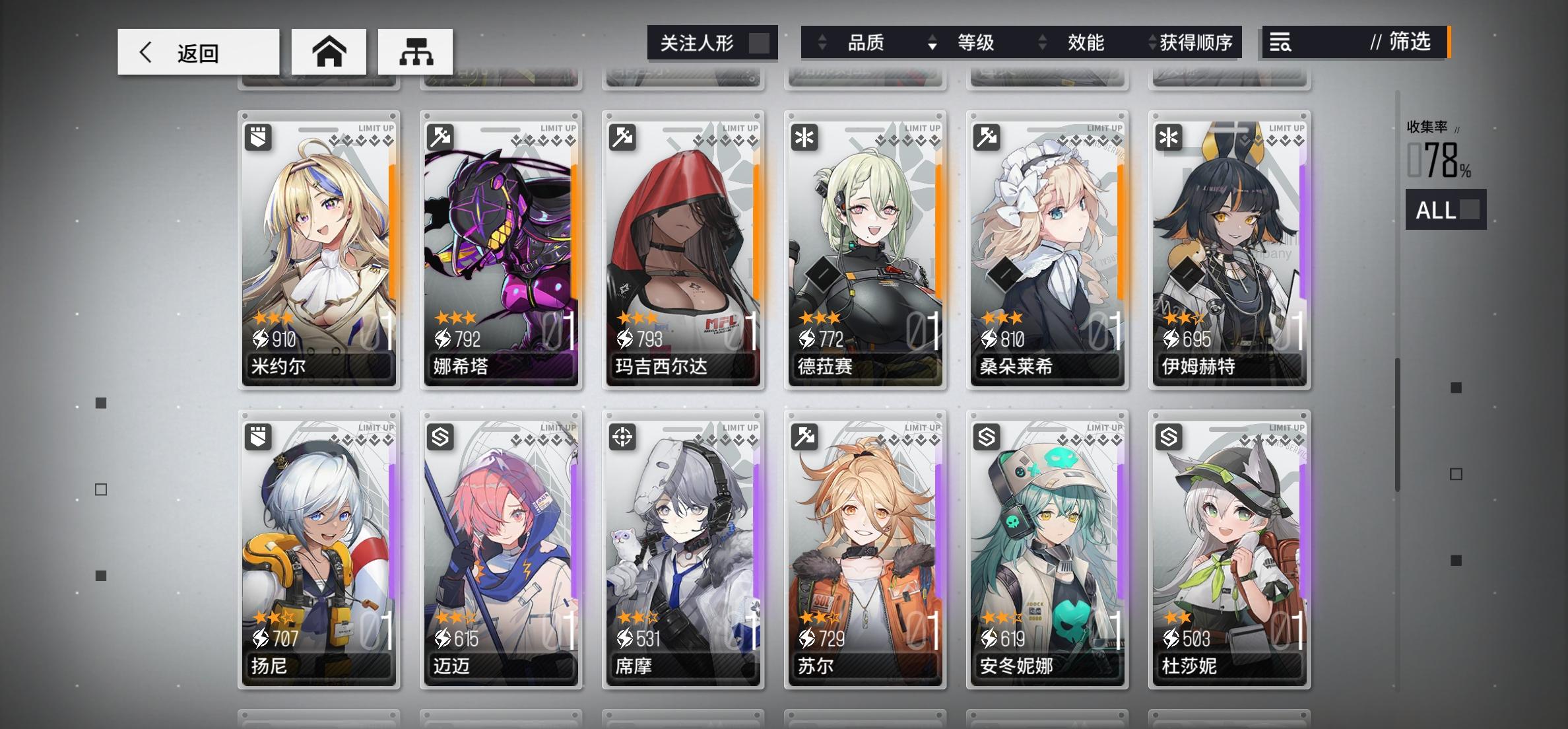Select the support class icon on 德菈赛's card
Image resolution: width=1568 pixels, height=729 pixels.
click(x=804, y=137)
